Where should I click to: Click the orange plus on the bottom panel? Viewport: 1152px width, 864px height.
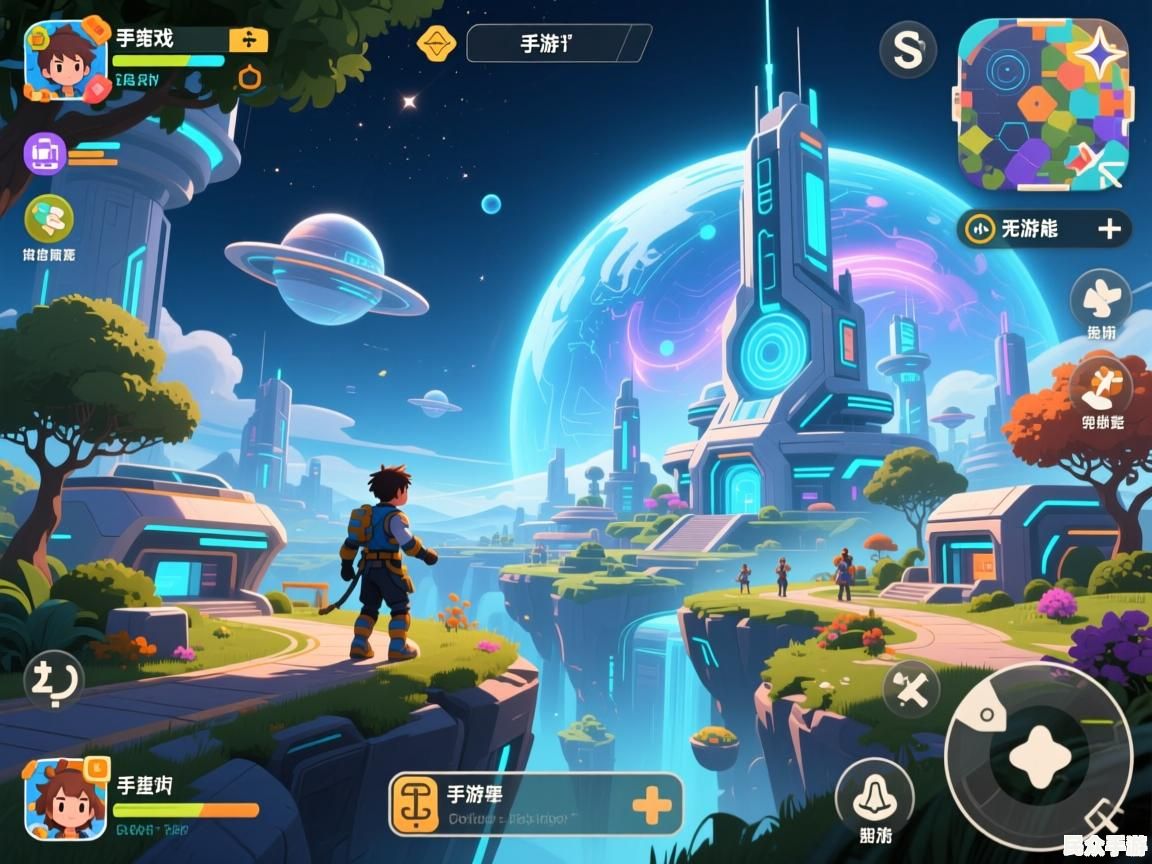point(651,805)
